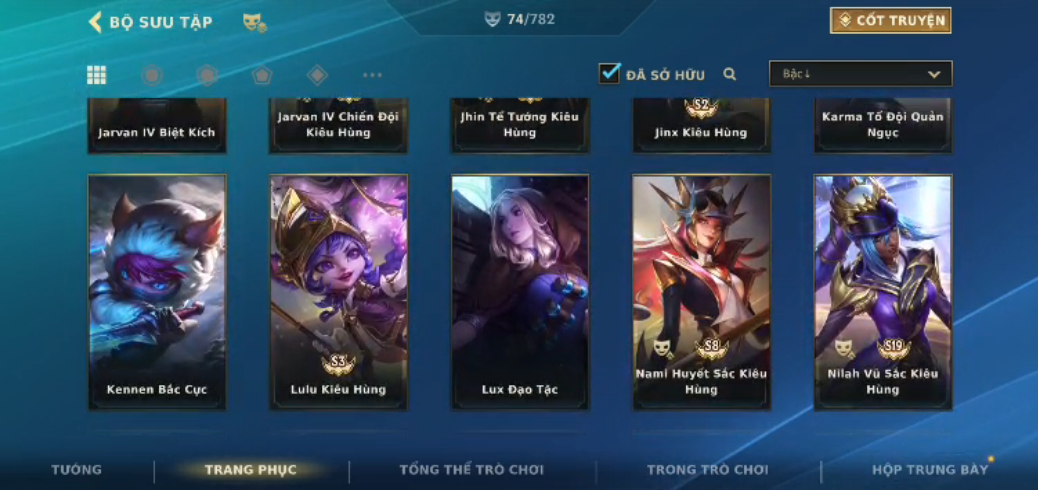1038x490 pixels.
Task: Show the Trong Trò Chơi tab
Action: (x=708, y=470)
